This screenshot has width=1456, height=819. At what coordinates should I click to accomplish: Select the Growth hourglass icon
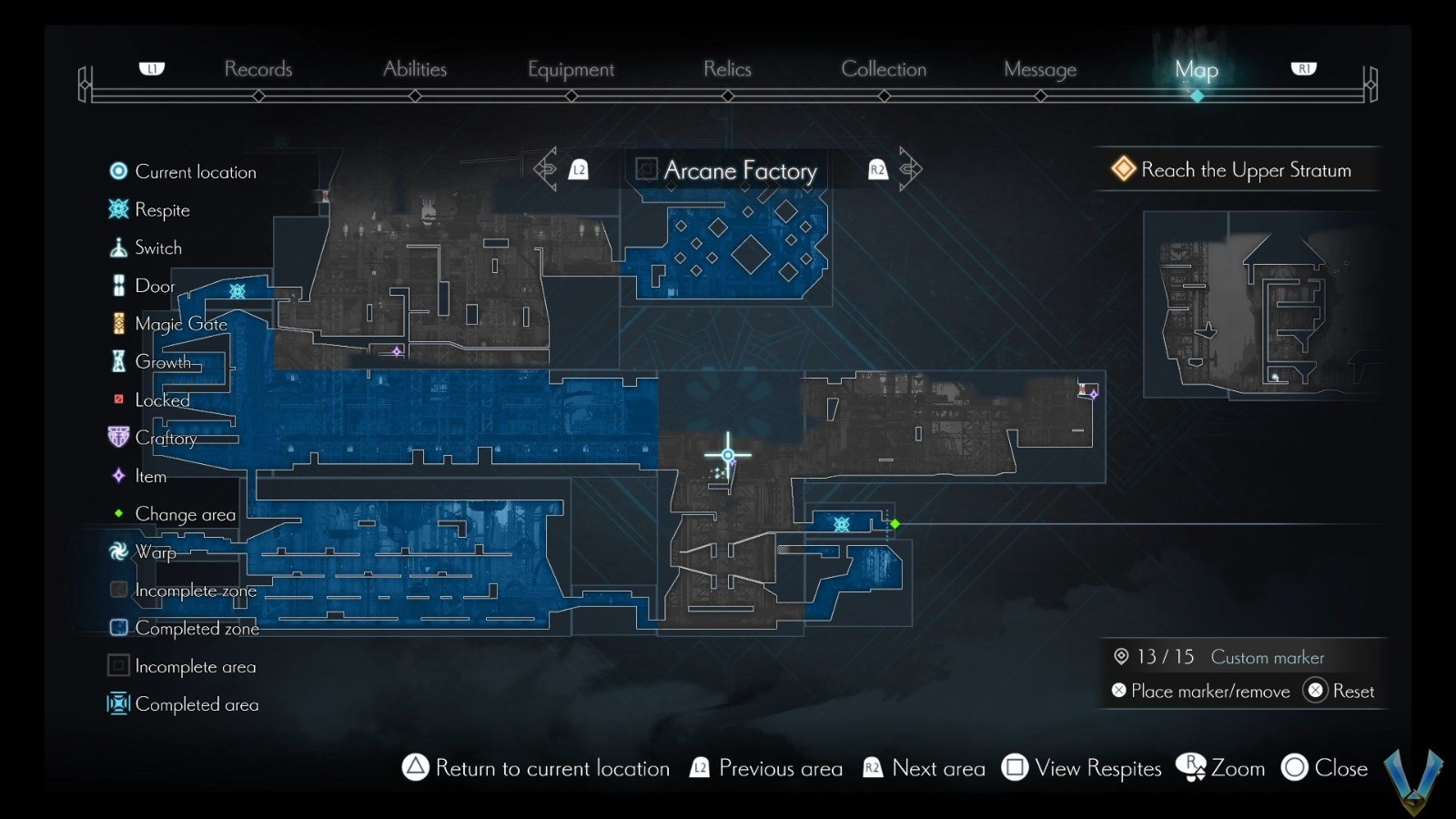[x=117, y=361]
